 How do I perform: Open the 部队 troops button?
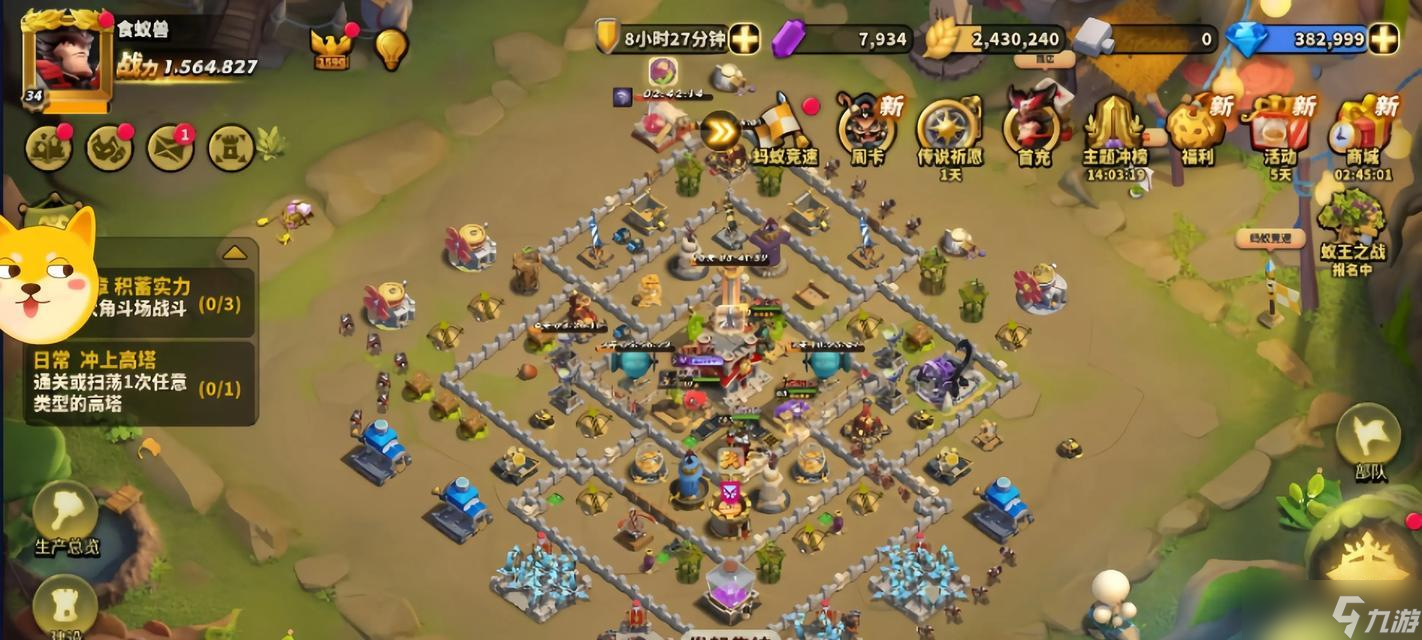pyautogui.click(x=1368, y=440)
